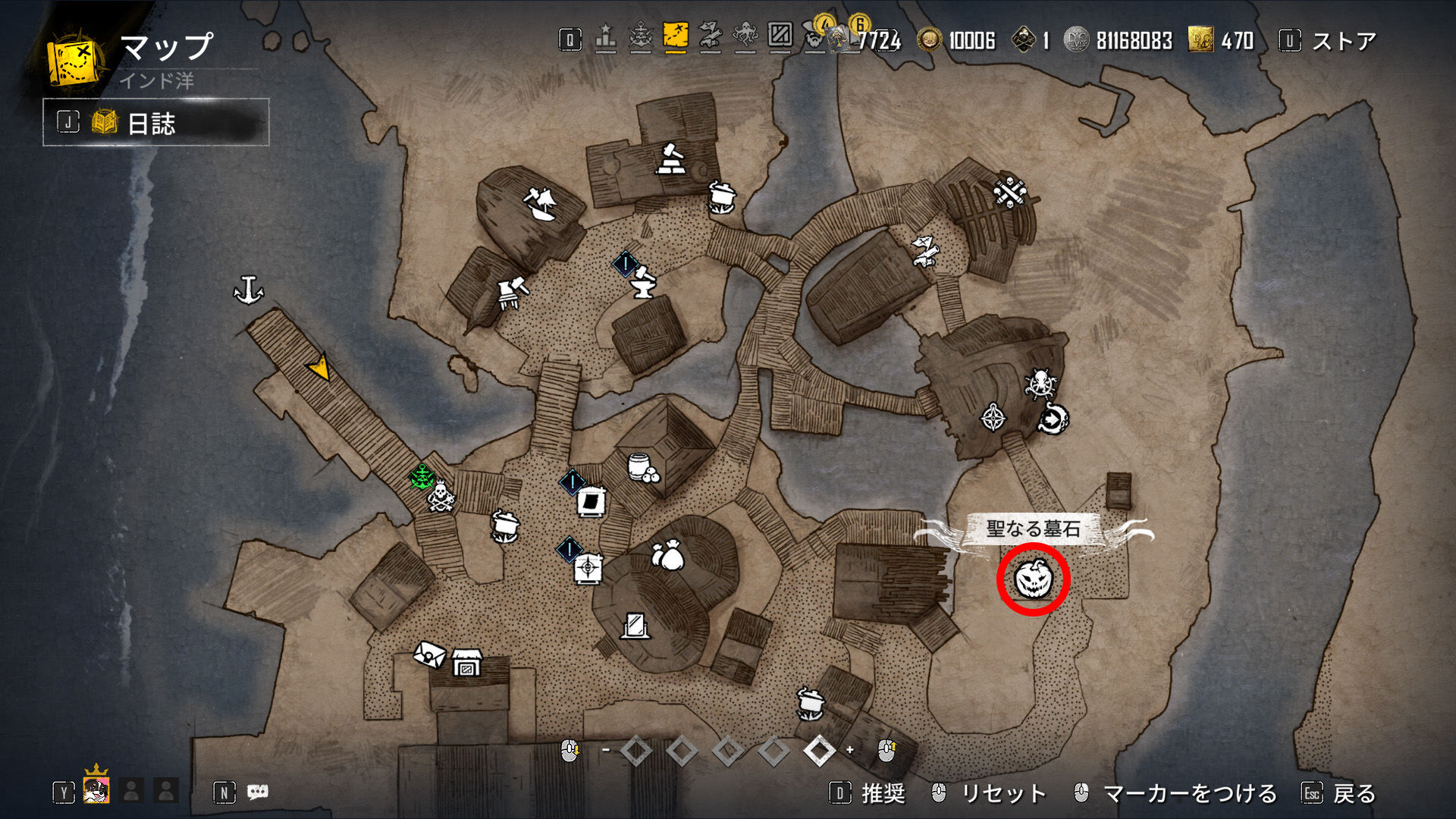Set map zoom to the highlighted diamond level

tap(819, 751)
